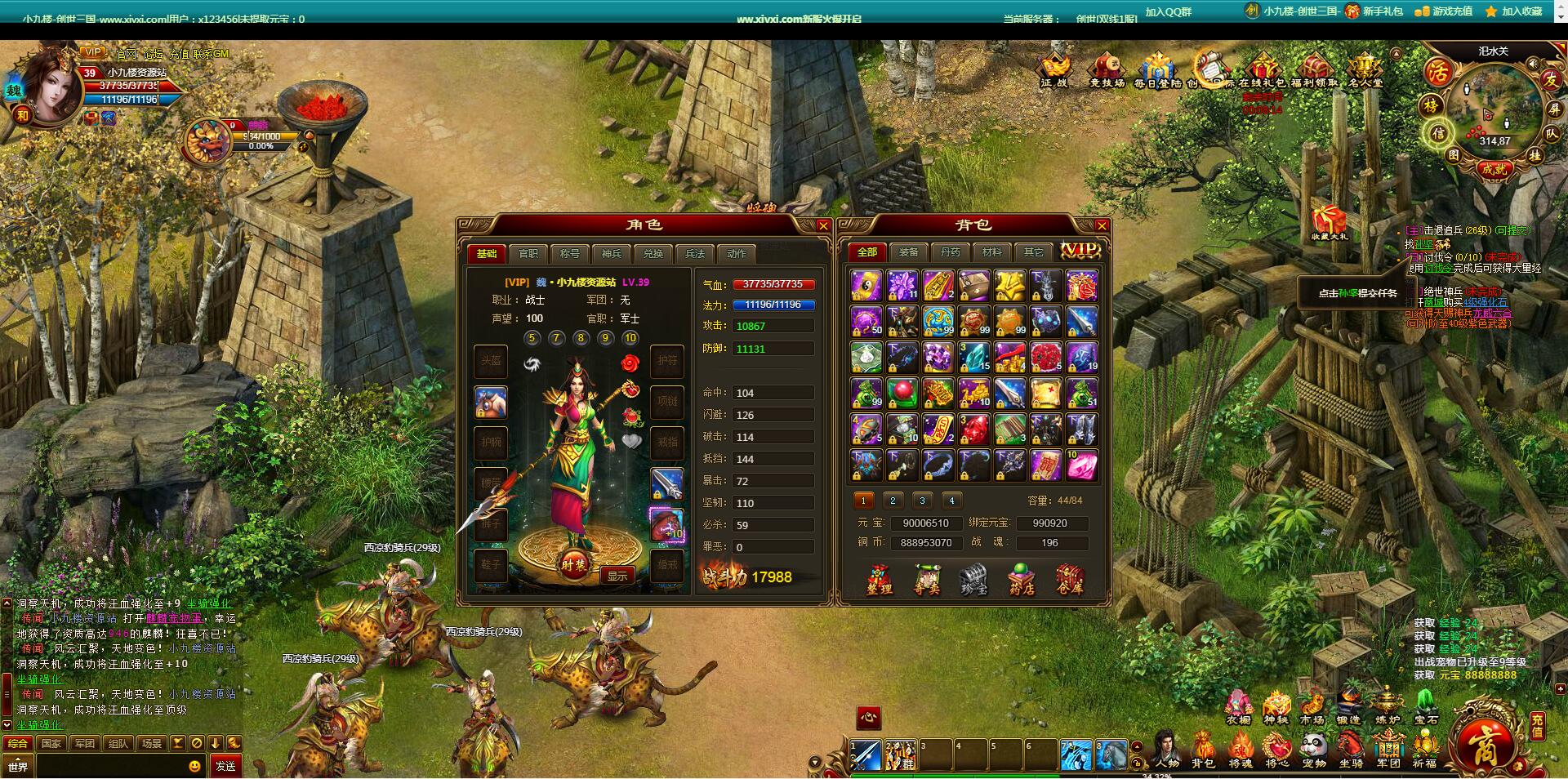Click the 显示 button under the character
Viewport: 1568px width, 779px height.
(x=617, y=576)
